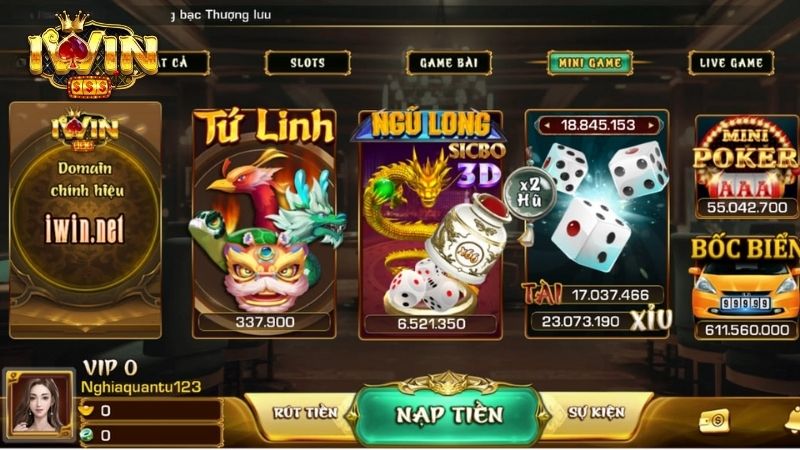
Task: Switch to the Live Game tab
Action: (x=731, y=62)
